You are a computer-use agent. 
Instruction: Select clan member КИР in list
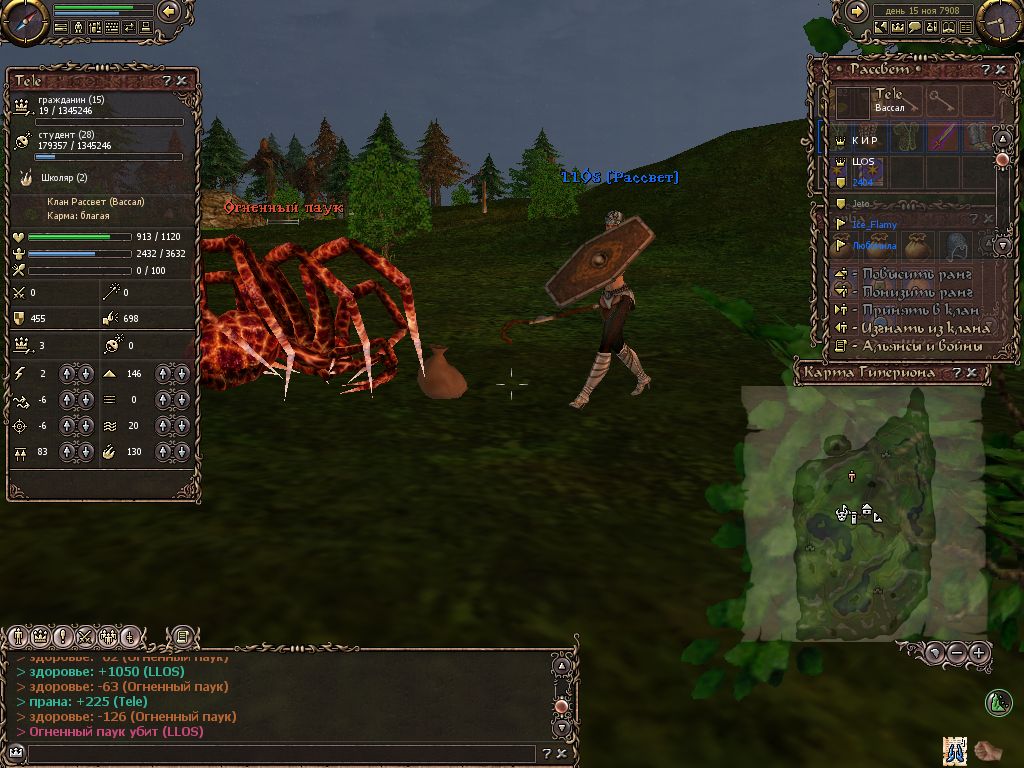(x=864, y=141)
